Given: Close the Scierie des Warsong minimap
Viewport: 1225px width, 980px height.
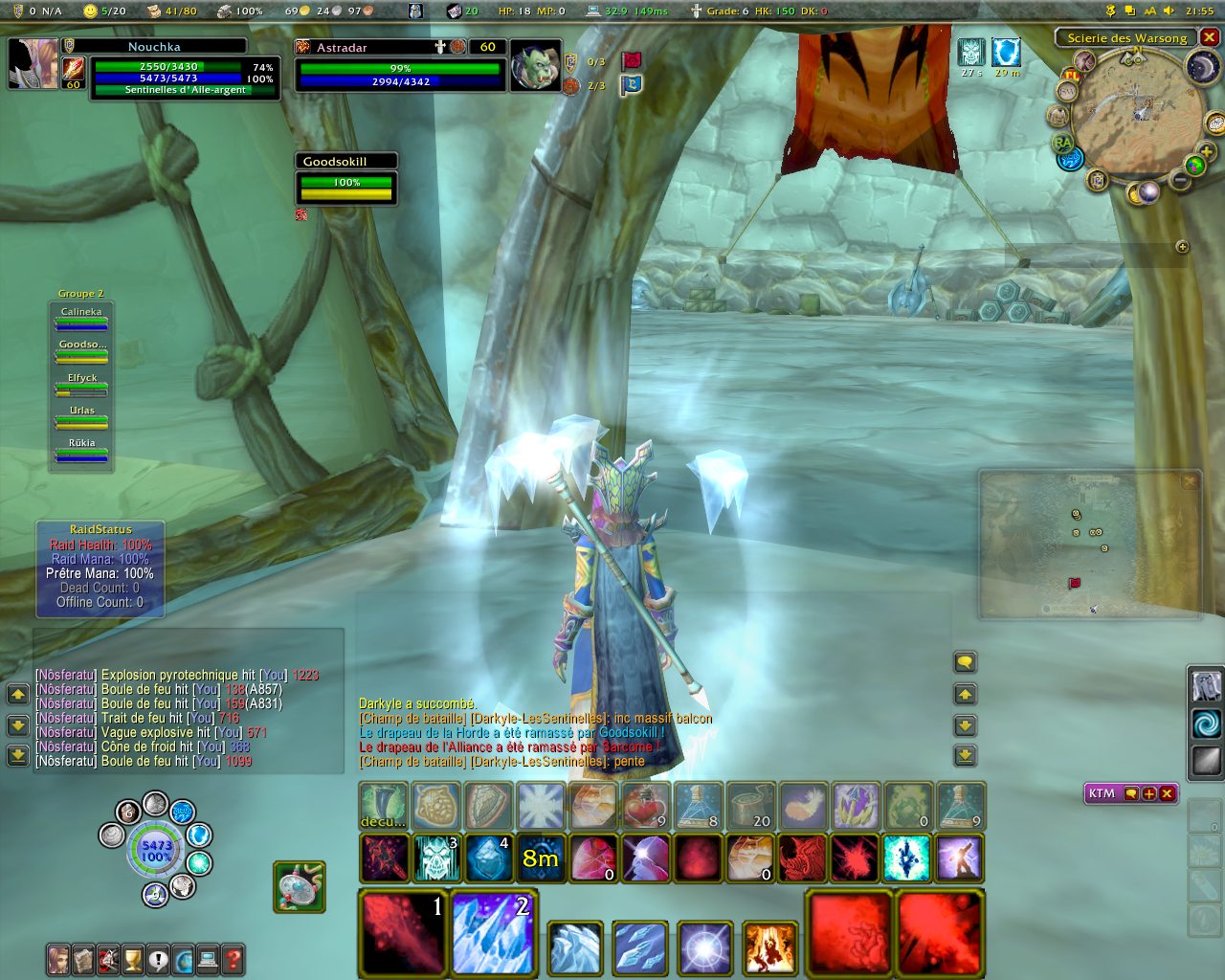Looking at the screenshot, I should click(1210, 37).
